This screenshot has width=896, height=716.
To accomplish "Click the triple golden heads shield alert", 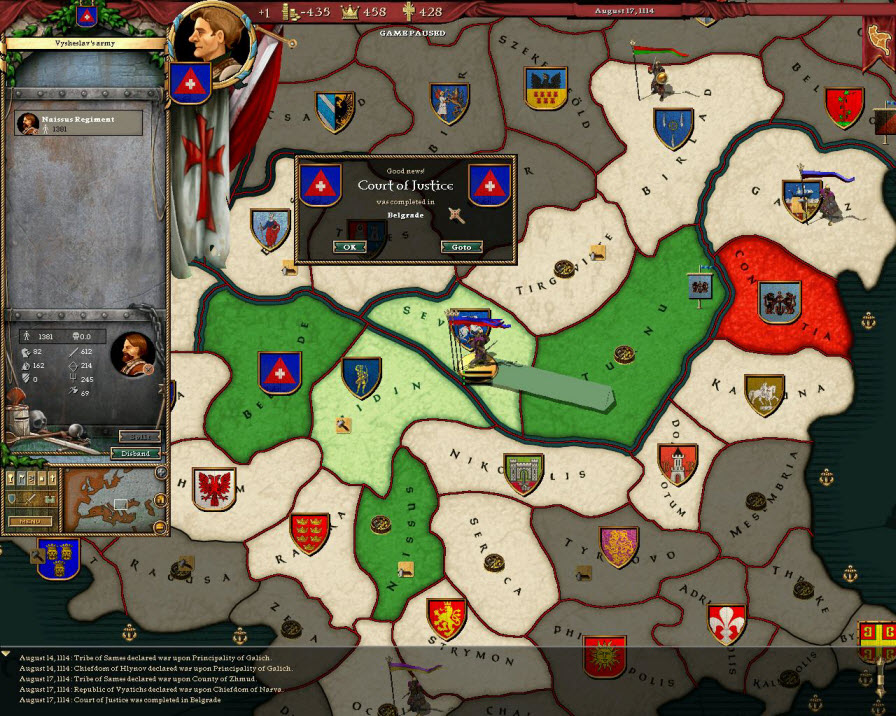I will point(58,557).
